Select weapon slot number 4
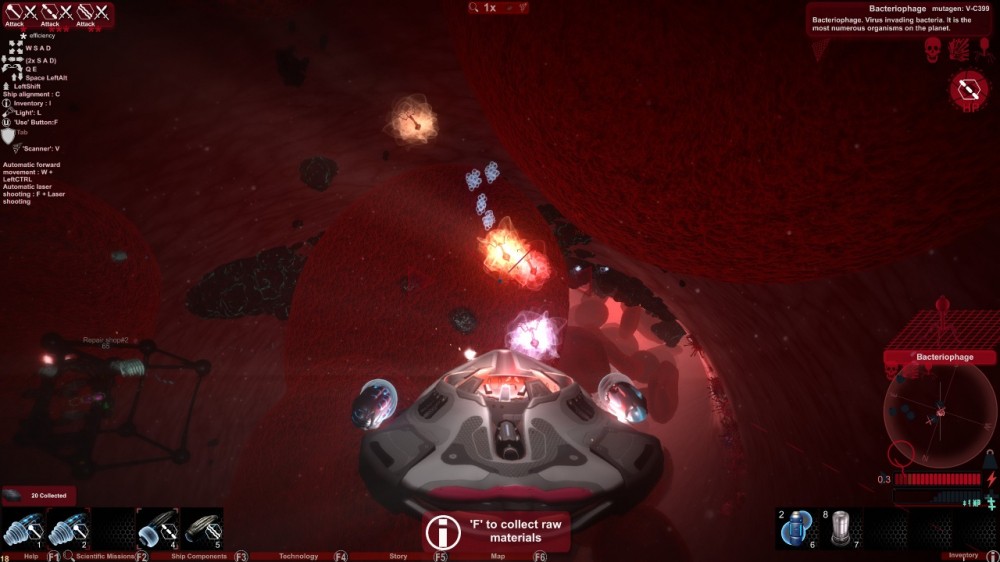Image resolution: width=1000 pixels, height=562 pixels. tap(158, 528)
